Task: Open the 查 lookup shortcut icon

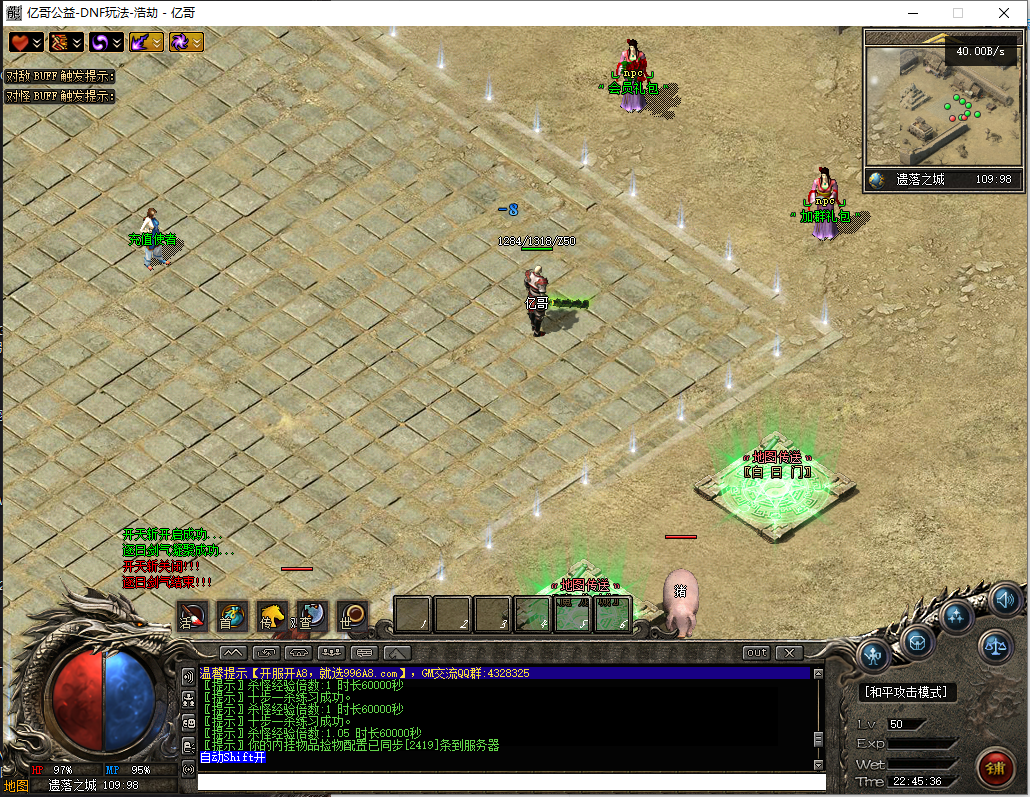Action: [x=311, y=616]
